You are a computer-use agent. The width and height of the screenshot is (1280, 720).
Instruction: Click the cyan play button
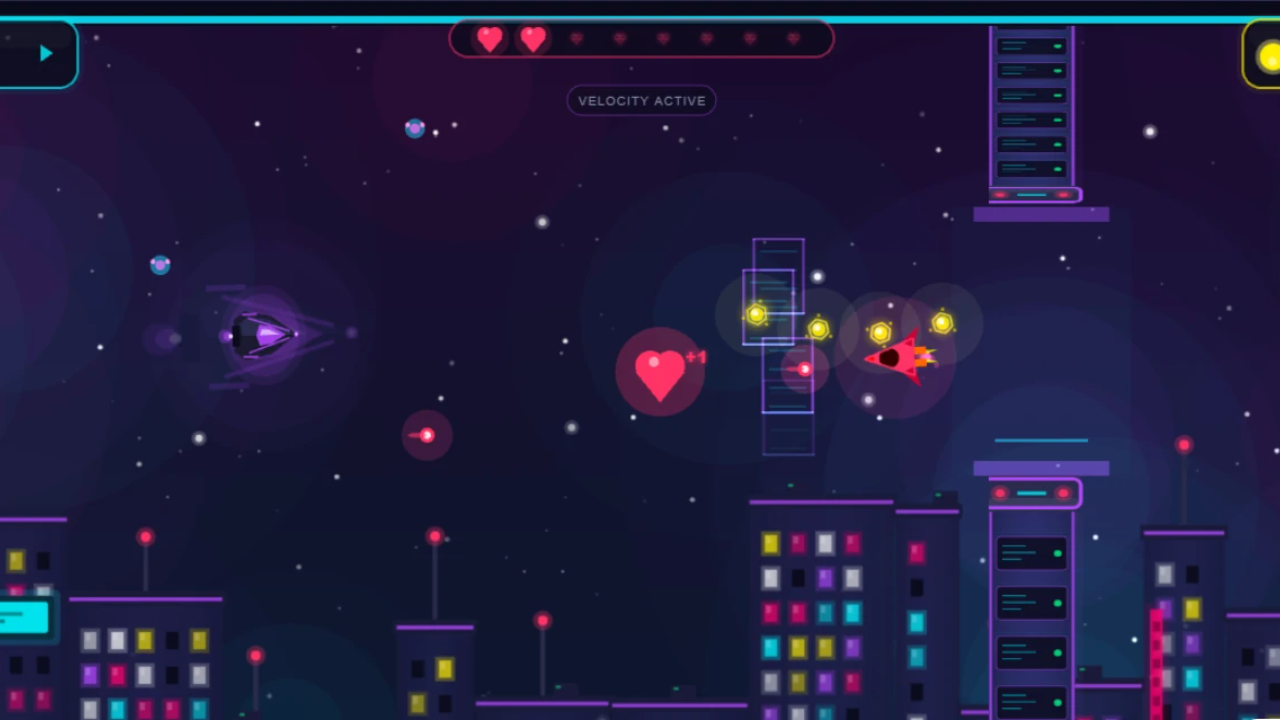tap(45, 53)
